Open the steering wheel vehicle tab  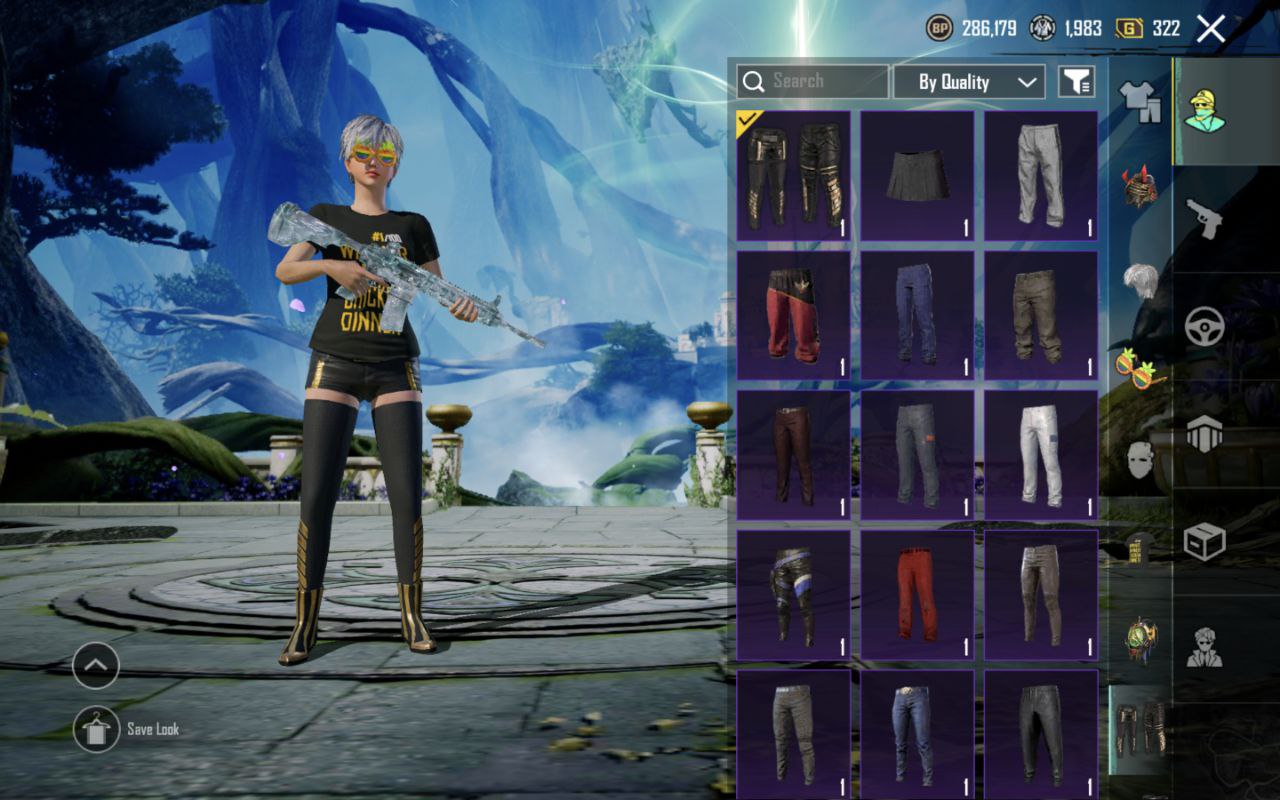(x=1204, y=326)
